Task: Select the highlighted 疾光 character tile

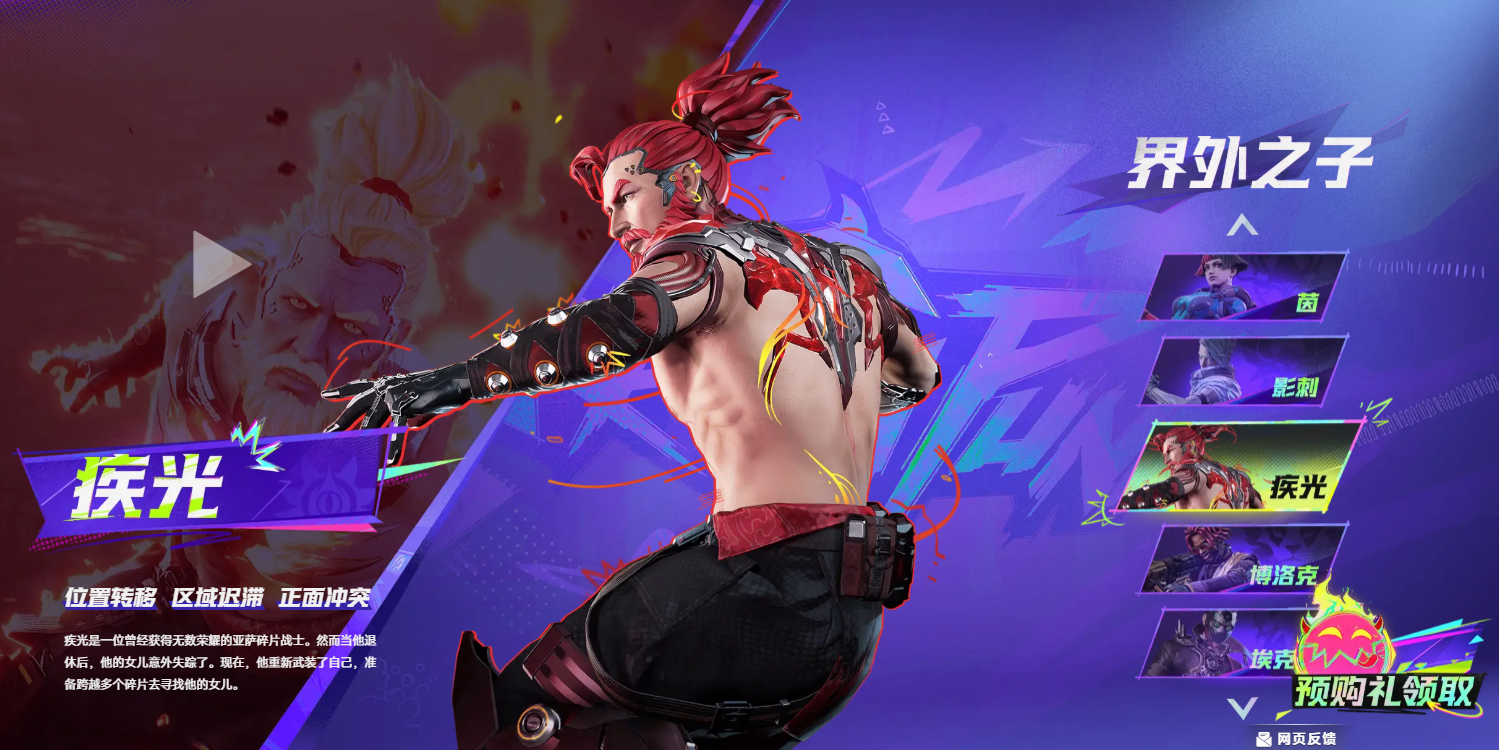Action: pyautogui.click(x=1240, y=467)
